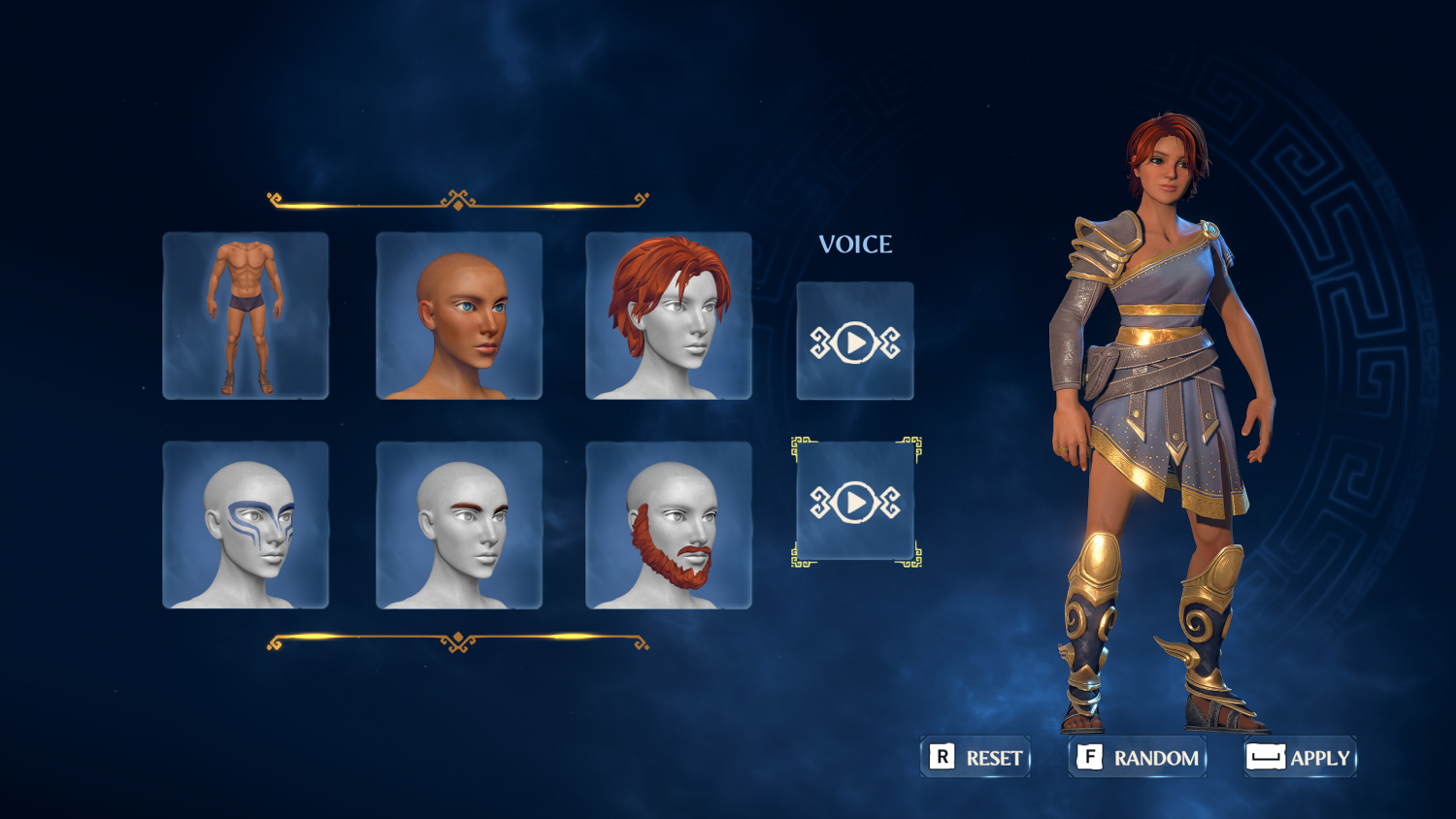Open the bald head face options
The width and height of the screenshot is (1456, 819).
click(x=459, y=315)
